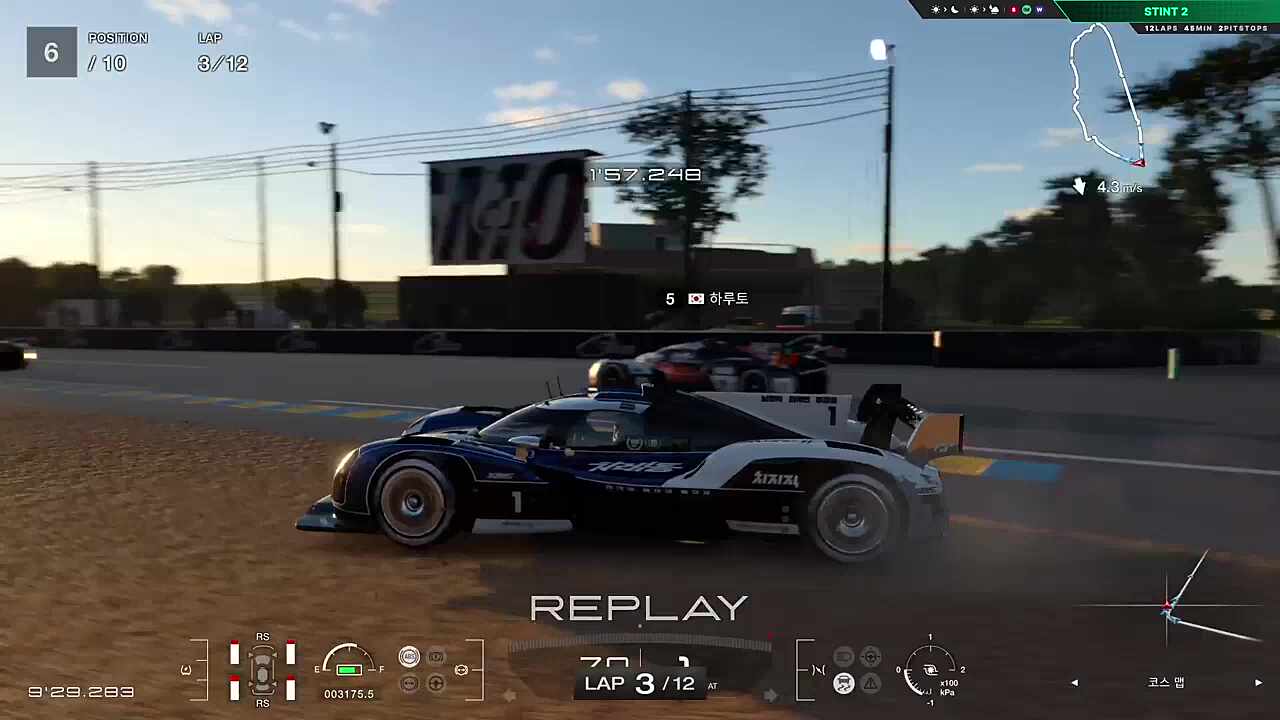Click the zoomed course map with crosshair
Screen dimensions: 1280x720
click(x=1170, y=607)
